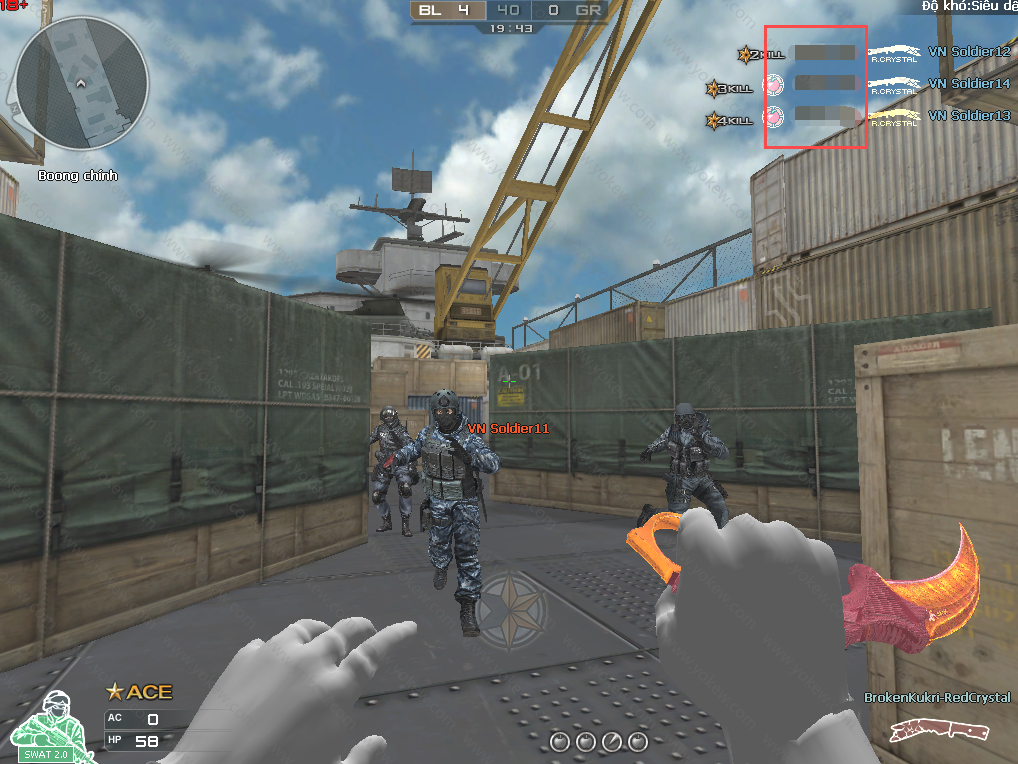Click the 2 Kill streak badge

[x=761, y=54]
